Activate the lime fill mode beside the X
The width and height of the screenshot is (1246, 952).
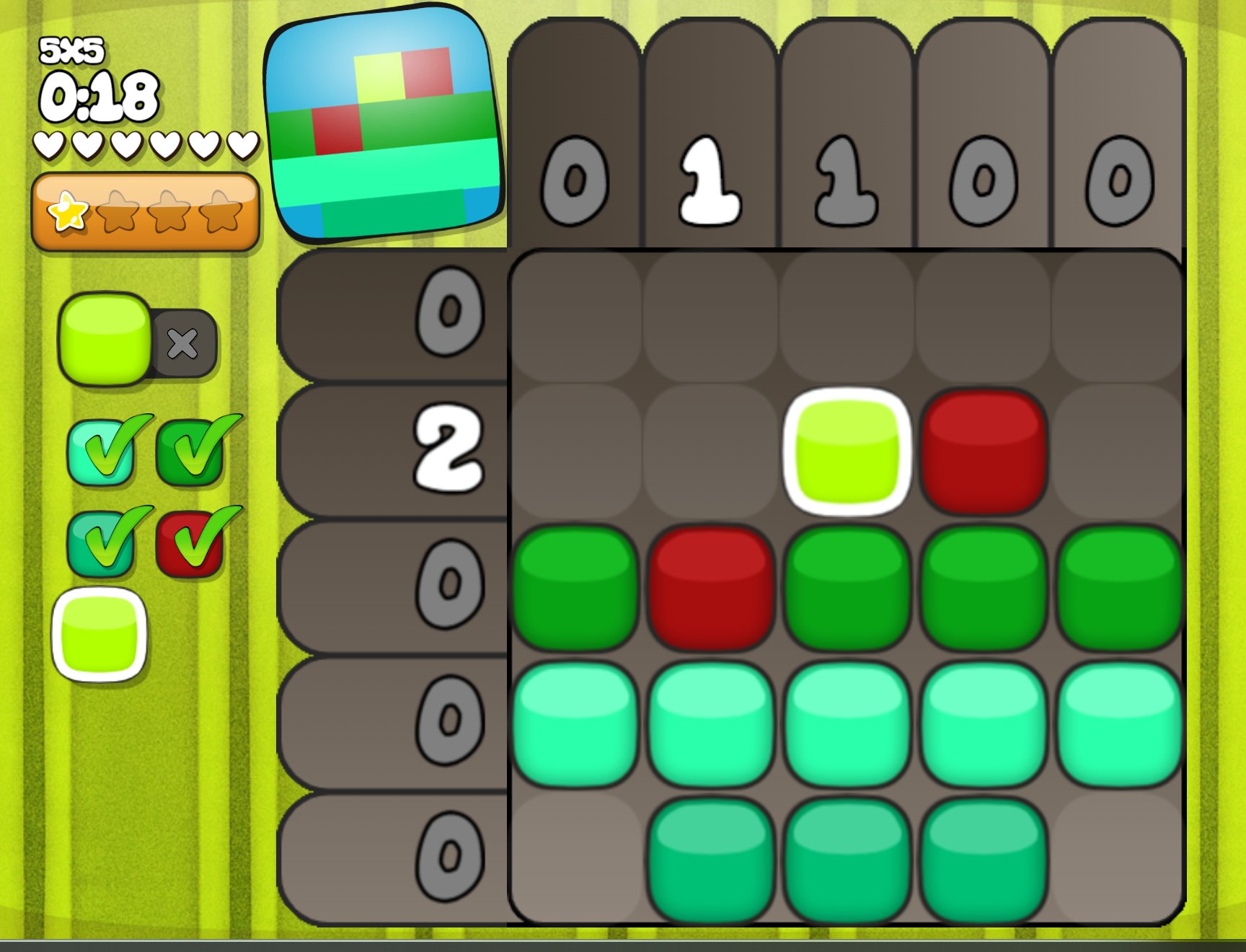click(x=105, y=338)
